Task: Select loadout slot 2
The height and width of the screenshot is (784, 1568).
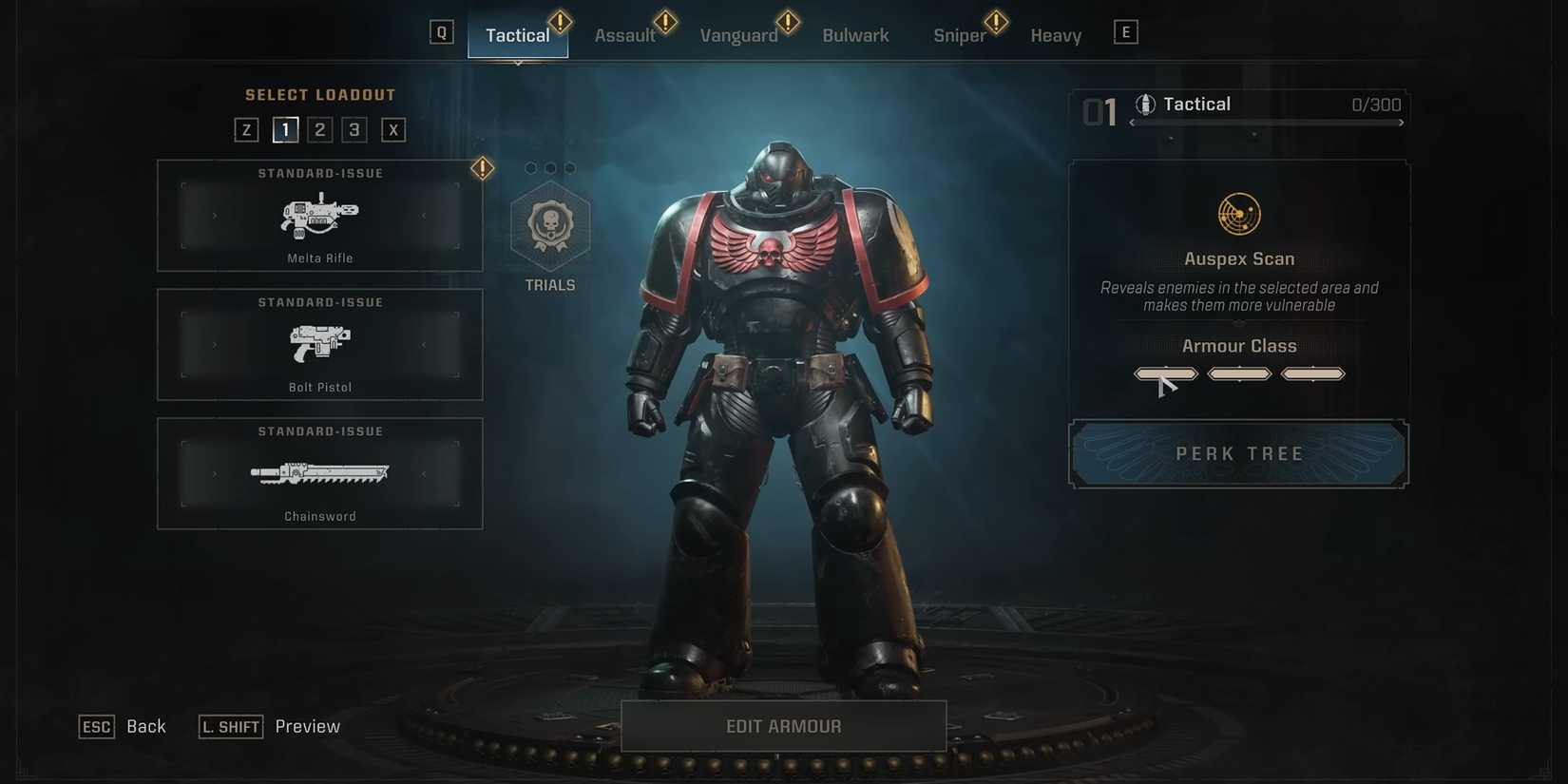Action: (319, 129)
